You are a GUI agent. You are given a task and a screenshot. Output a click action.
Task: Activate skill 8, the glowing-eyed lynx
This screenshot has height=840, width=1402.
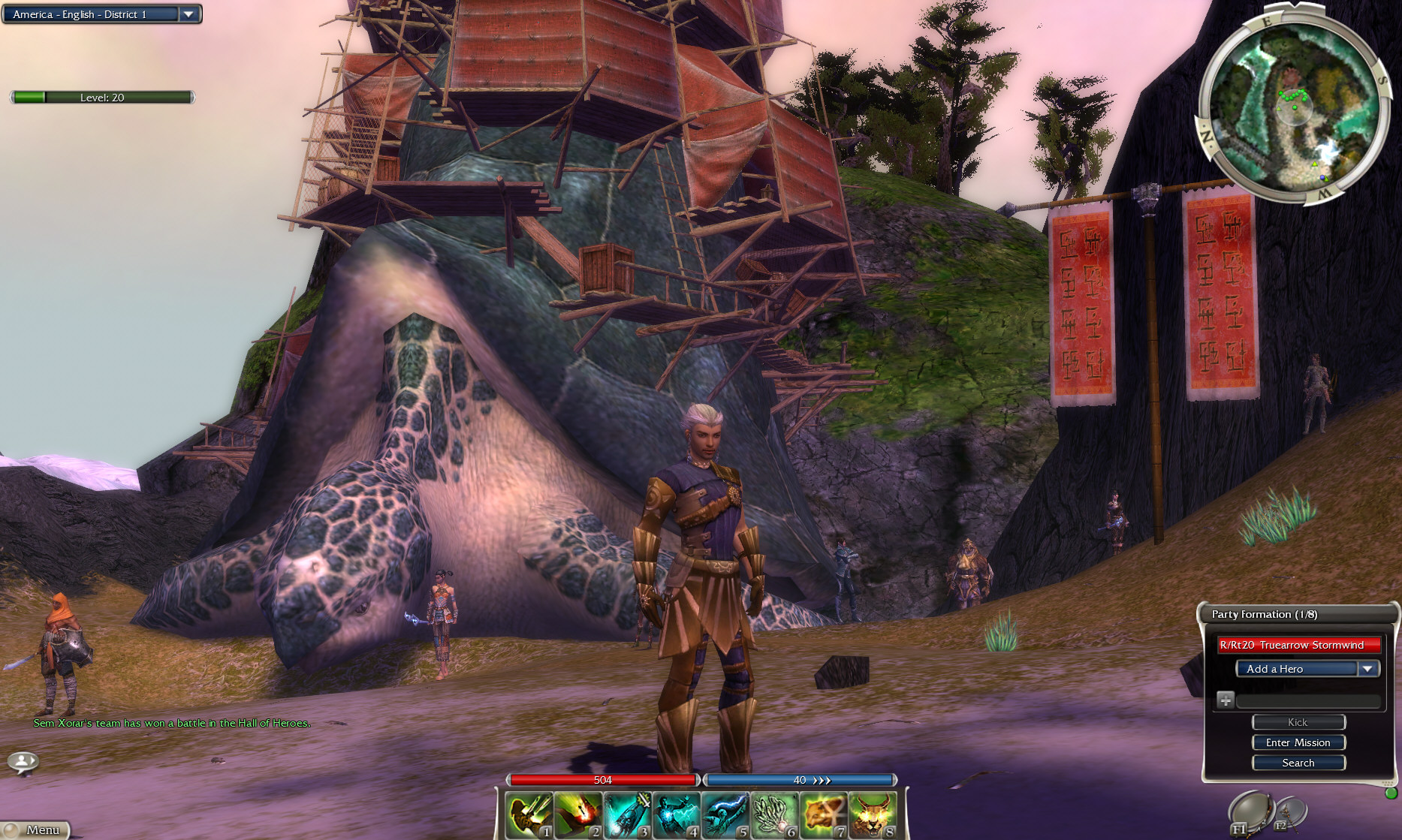click(x=873, y=815)
